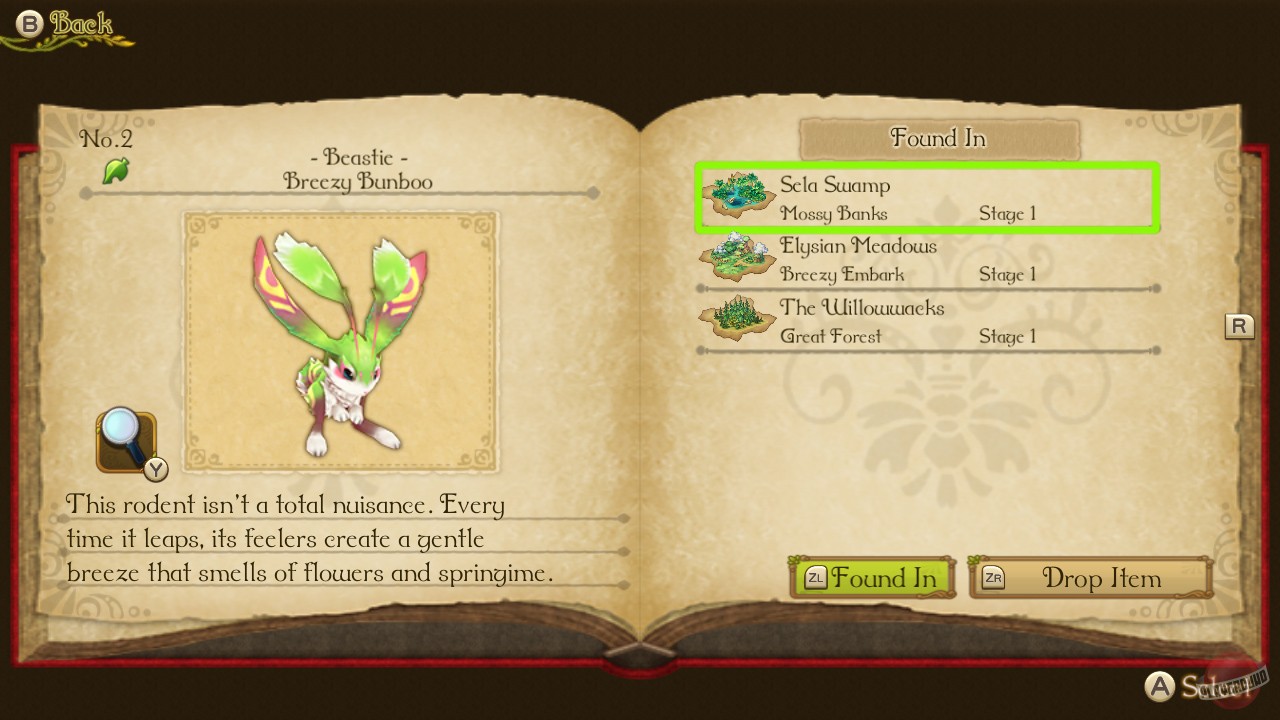1280x720 pixels.
Task: Open the Drop Item list
Action: pos(1100,578)
